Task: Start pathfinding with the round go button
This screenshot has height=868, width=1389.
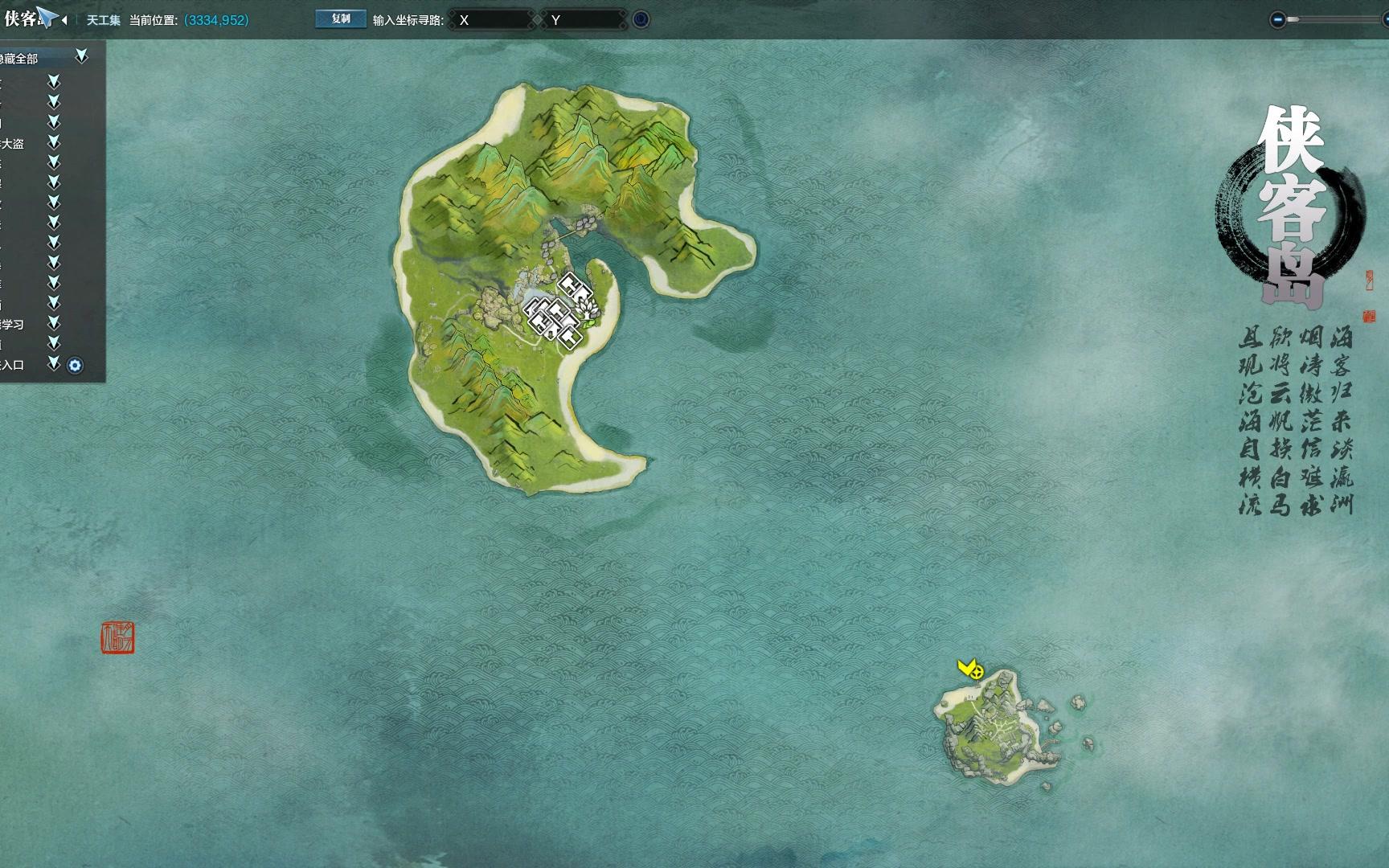Action: tap(641, 19)
